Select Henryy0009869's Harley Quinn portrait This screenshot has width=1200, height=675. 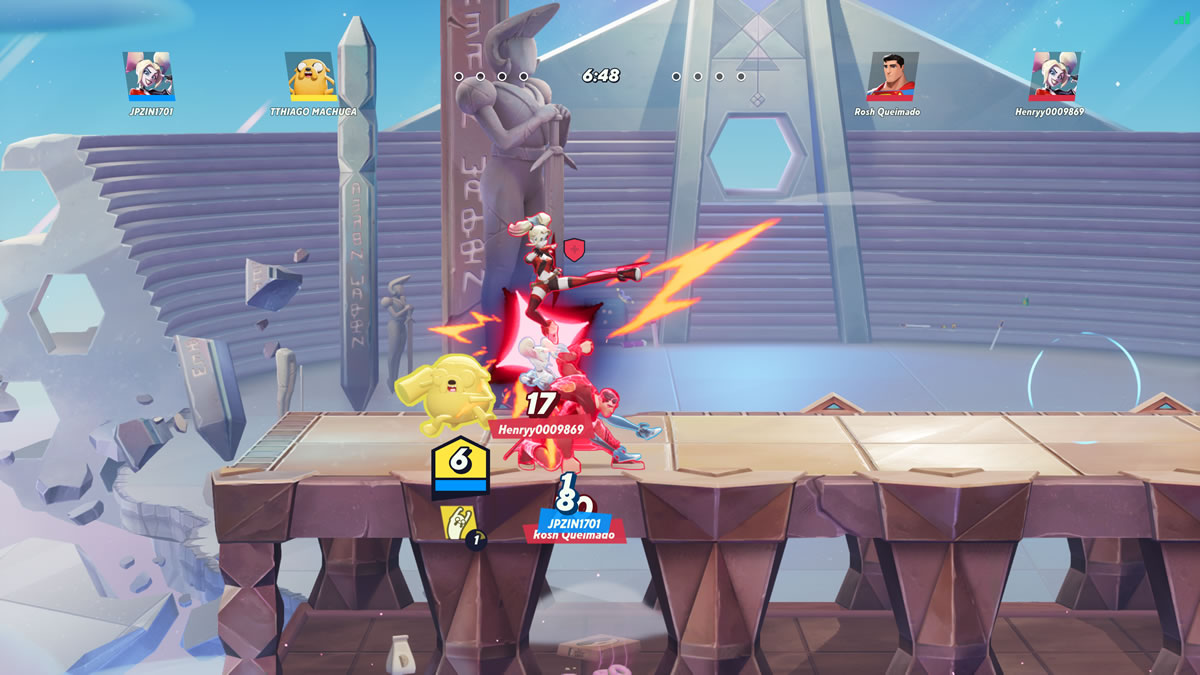click(x=1052, y=76)
